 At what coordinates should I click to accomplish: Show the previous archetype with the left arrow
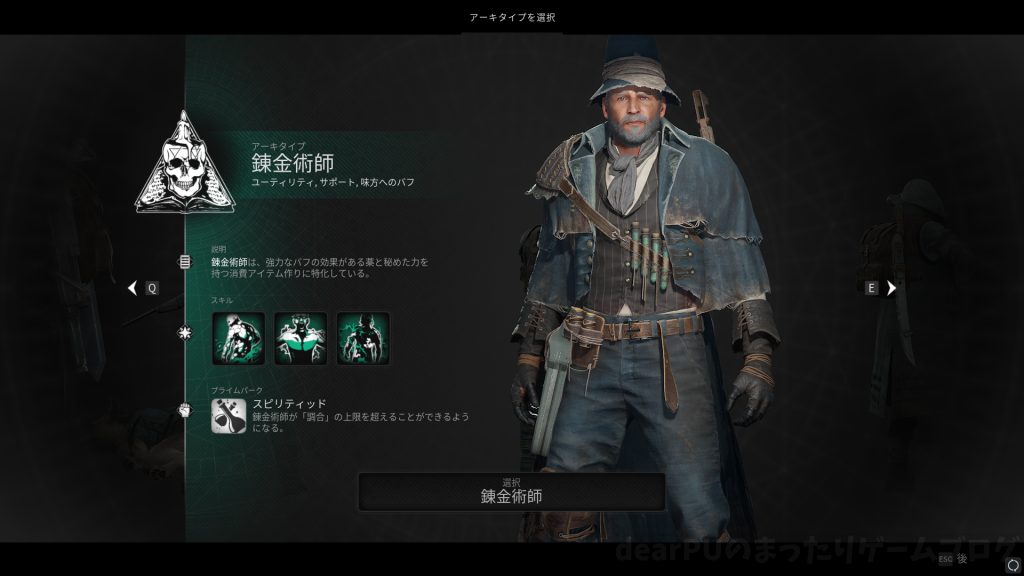pyautogui.click(x=133, y=288)
